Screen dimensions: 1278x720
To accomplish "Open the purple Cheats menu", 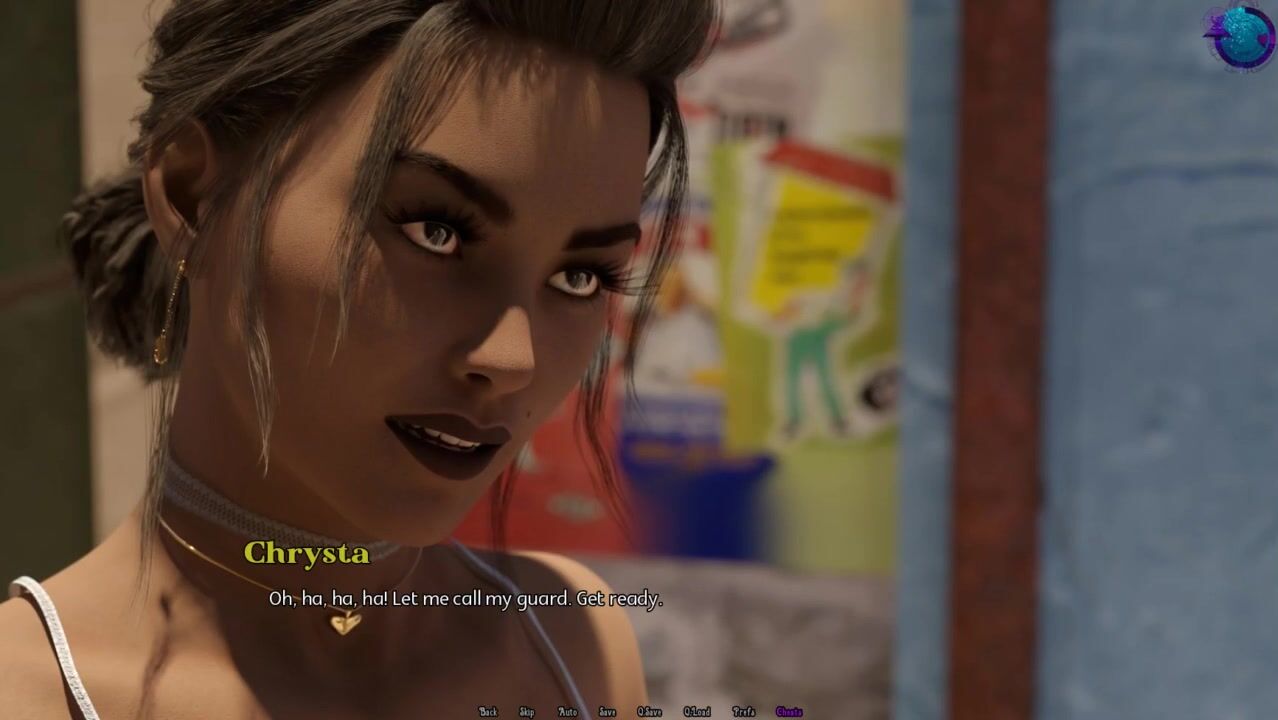I will (x=789, y=712).
